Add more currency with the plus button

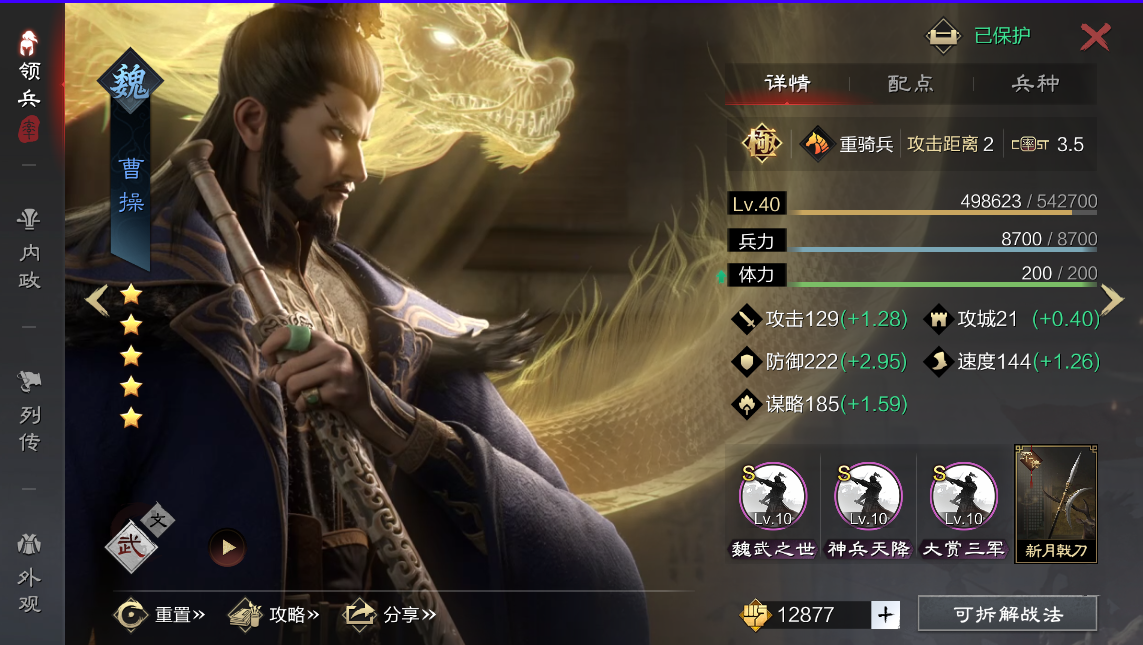[884, 615]
